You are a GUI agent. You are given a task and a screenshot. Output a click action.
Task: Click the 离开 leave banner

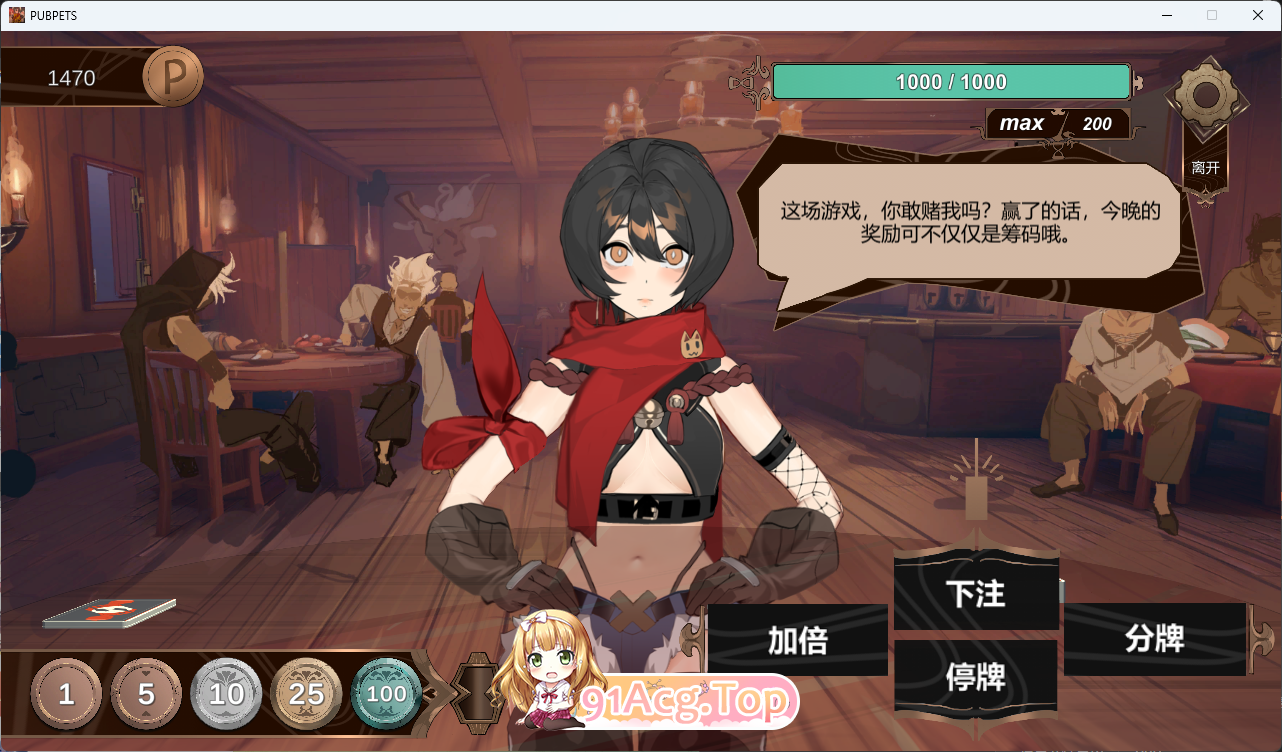1205,167
